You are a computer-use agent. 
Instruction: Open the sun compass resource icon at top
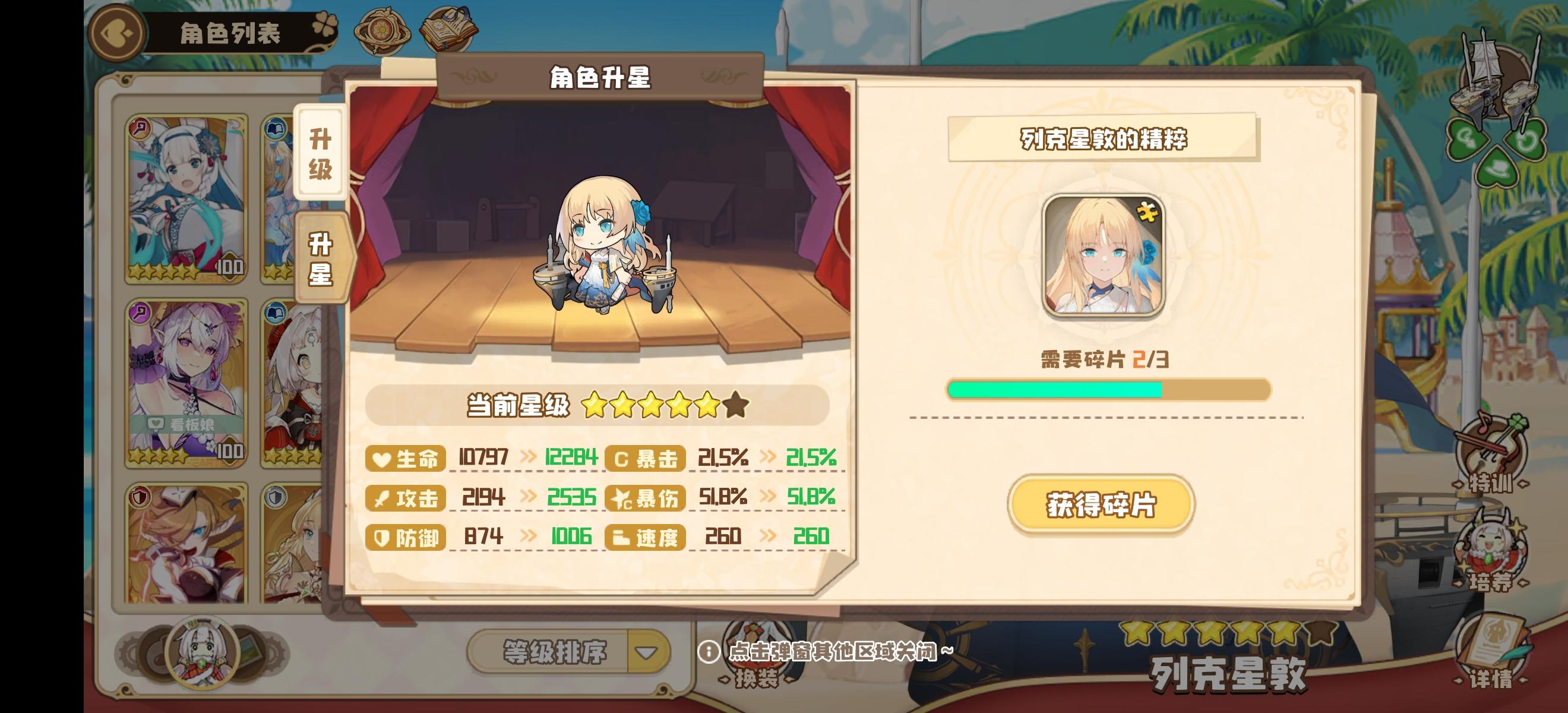coord(384,30)
